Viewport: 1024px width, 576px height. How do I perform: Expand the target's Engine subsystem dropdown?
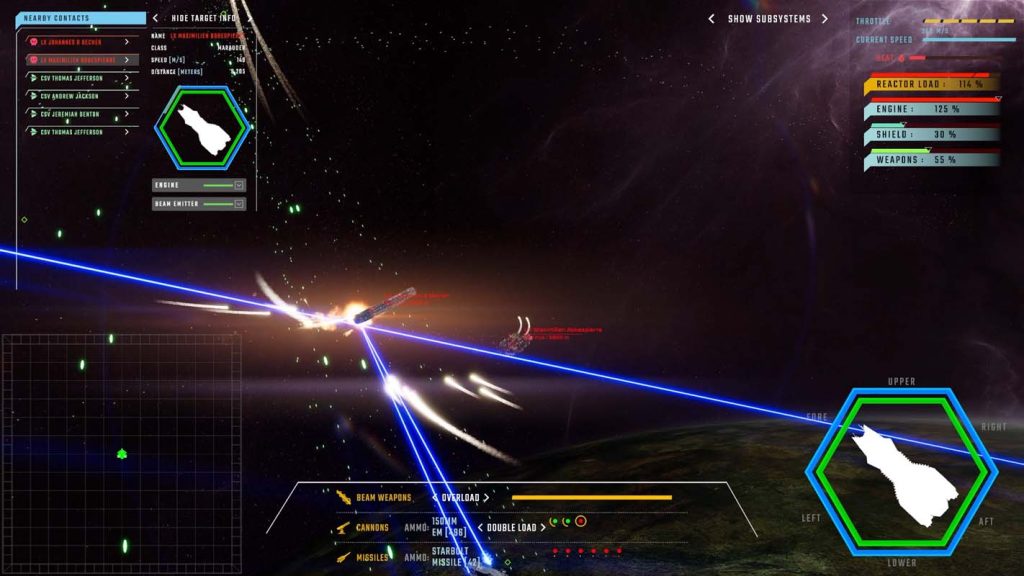click(239, 185)
